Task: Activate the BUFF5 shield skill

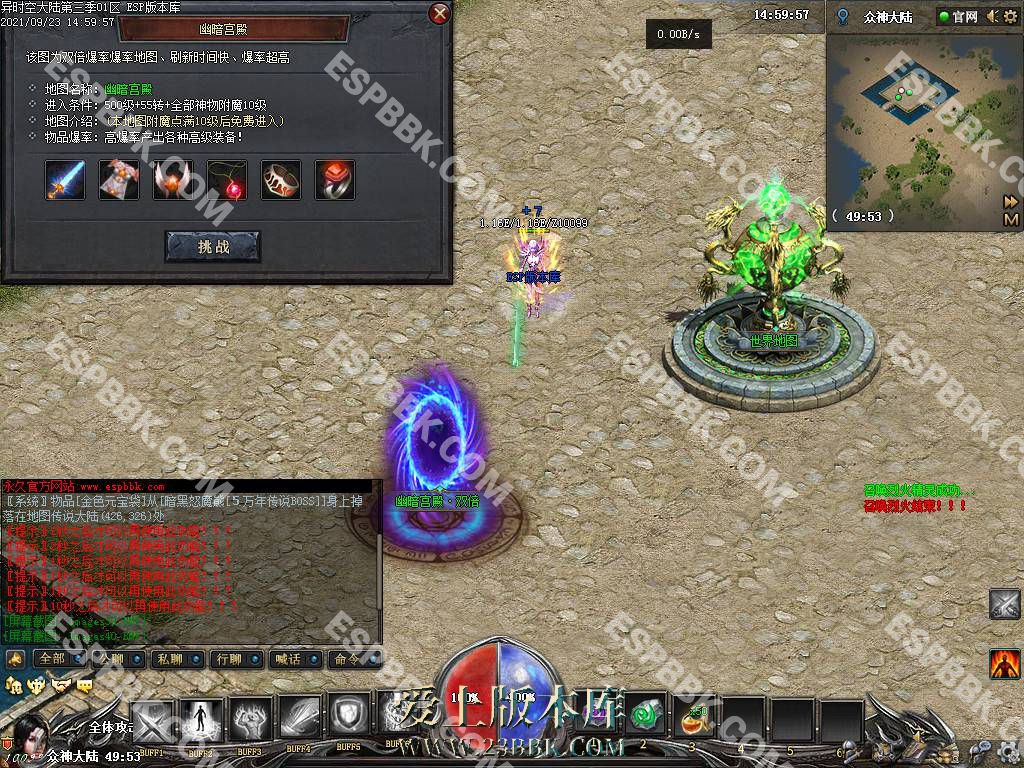Action: click(348, 720)
